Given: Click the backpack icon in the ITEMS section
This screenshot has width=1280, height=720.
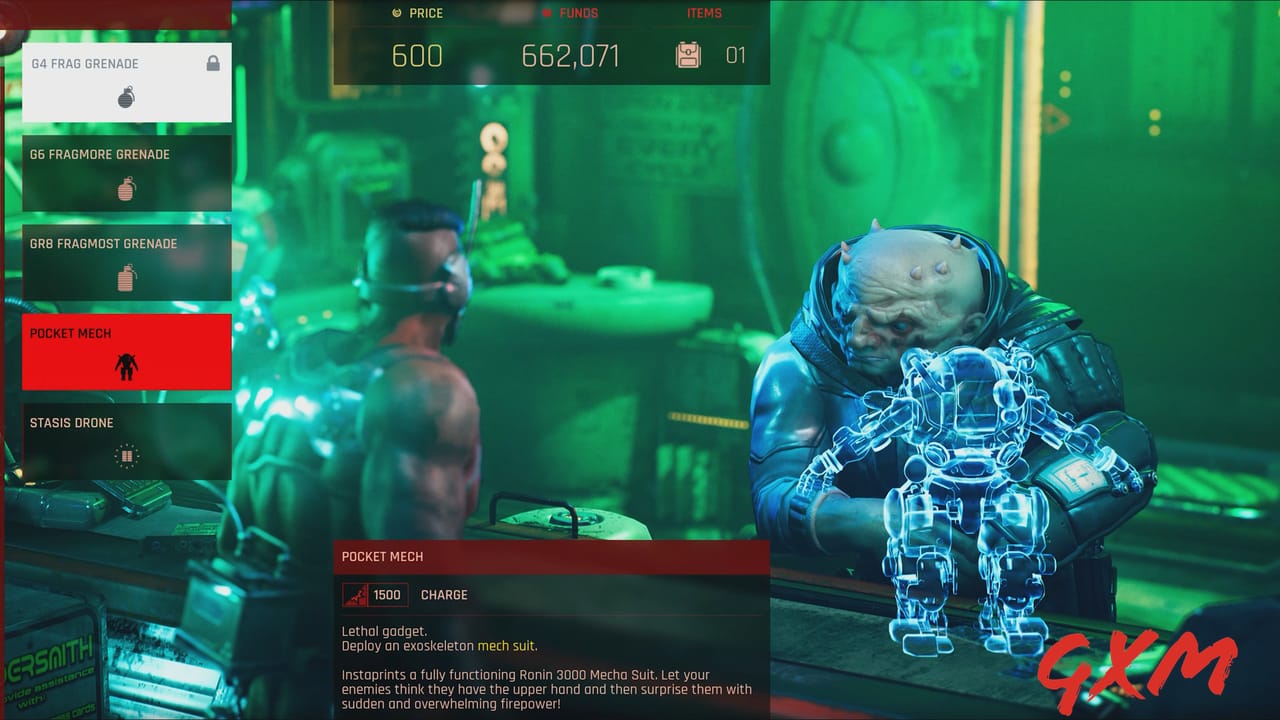Looking at the screenshot, I should coord(688,56).
